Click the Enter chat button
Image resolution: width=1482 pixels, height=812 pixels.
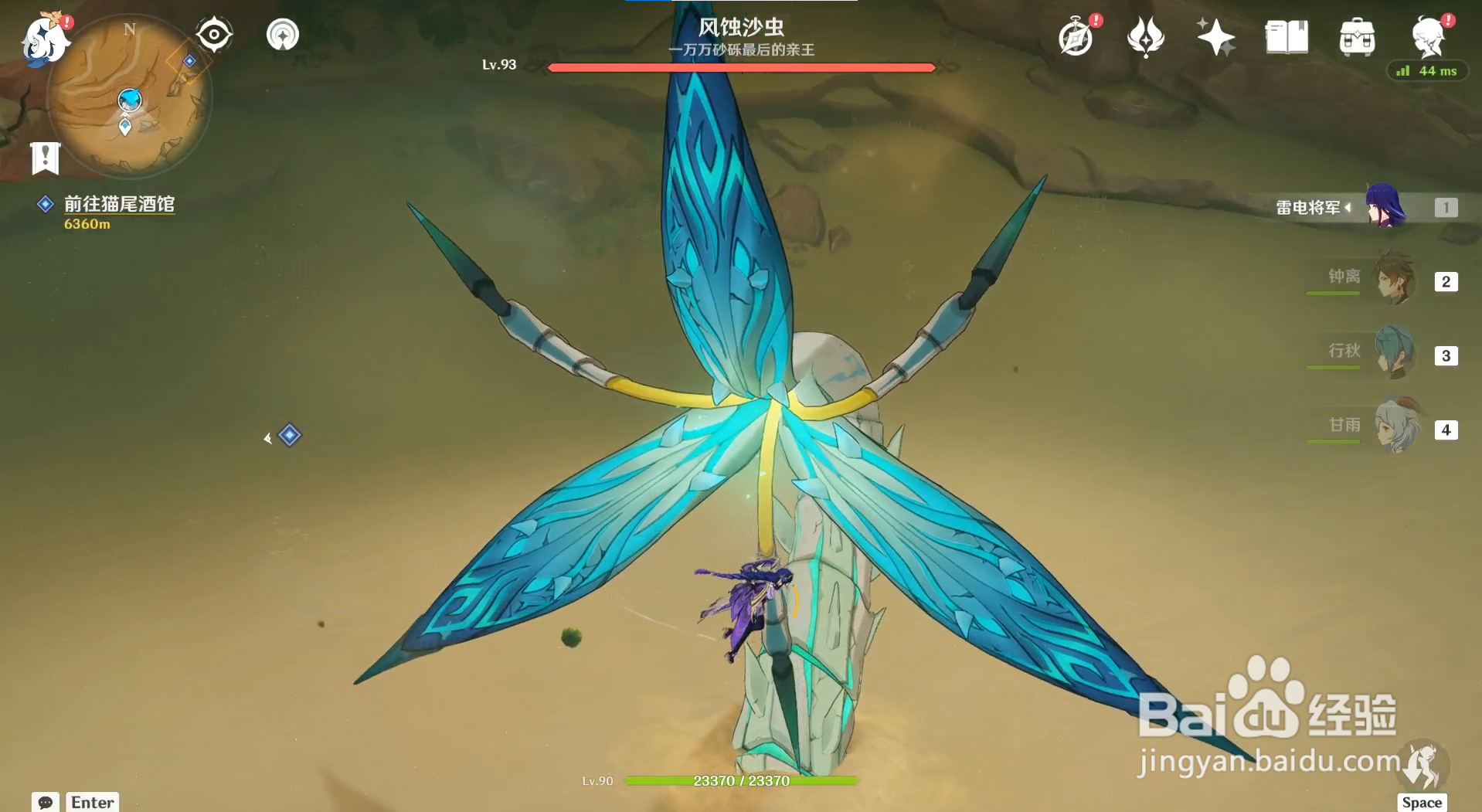(x=92, y=802)
